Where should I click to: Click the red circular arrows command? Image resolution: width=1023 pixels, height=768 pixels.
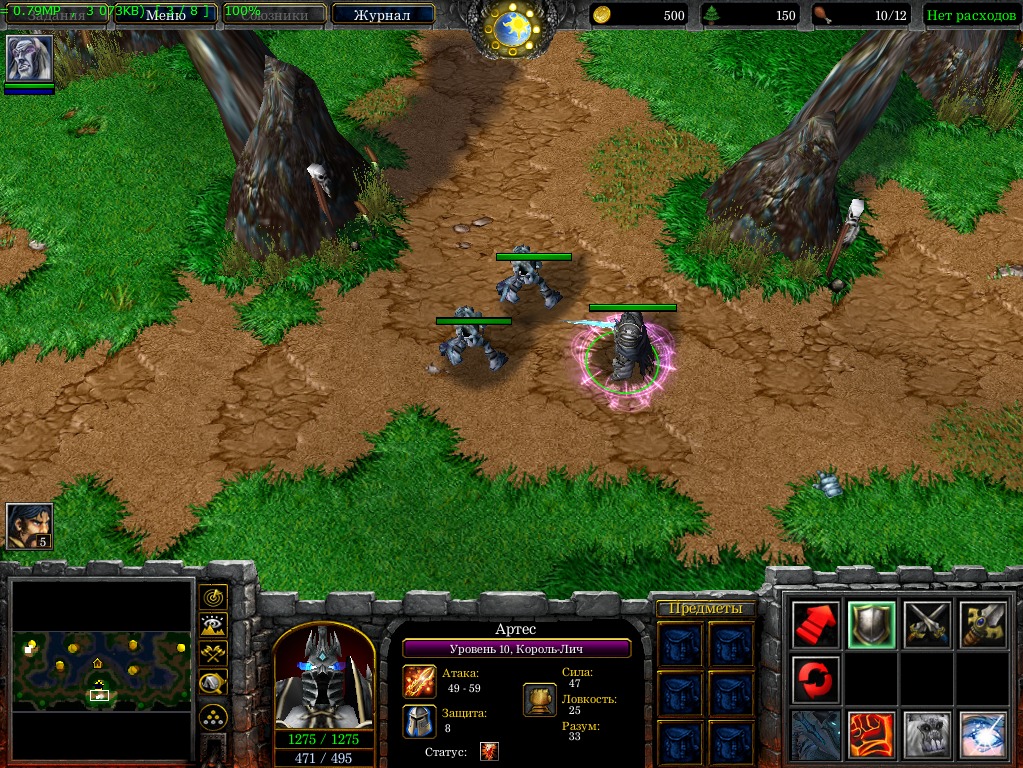point(815,680)
